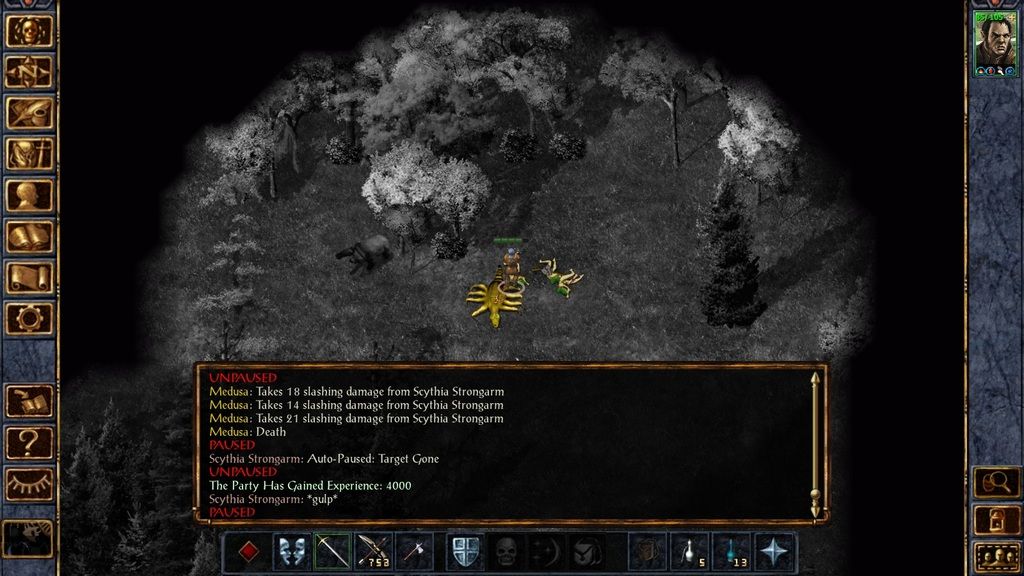
Task: Activate the shield guard button
Action: 466,552
